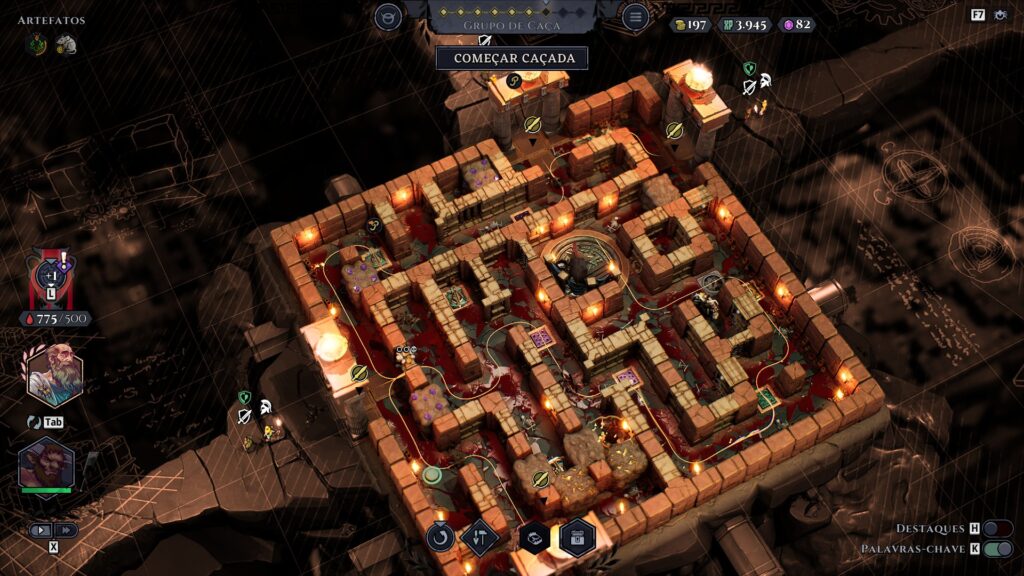Open the round mask icon beside Grupo de Caça

click(388, 16)
